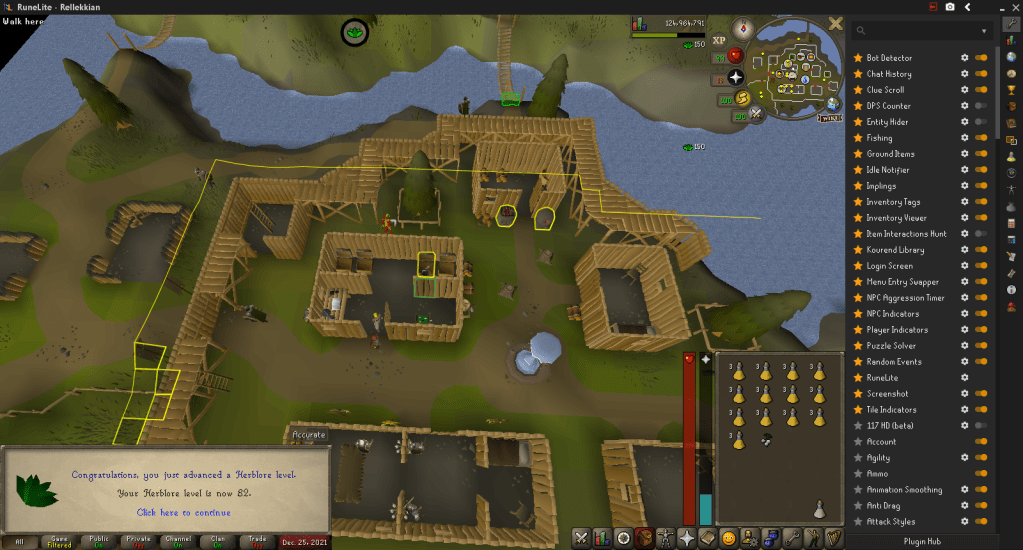The height and width of the screenshot is (550, 1023).
Task: Click the compass on the minimap
Action: (744, 29)
